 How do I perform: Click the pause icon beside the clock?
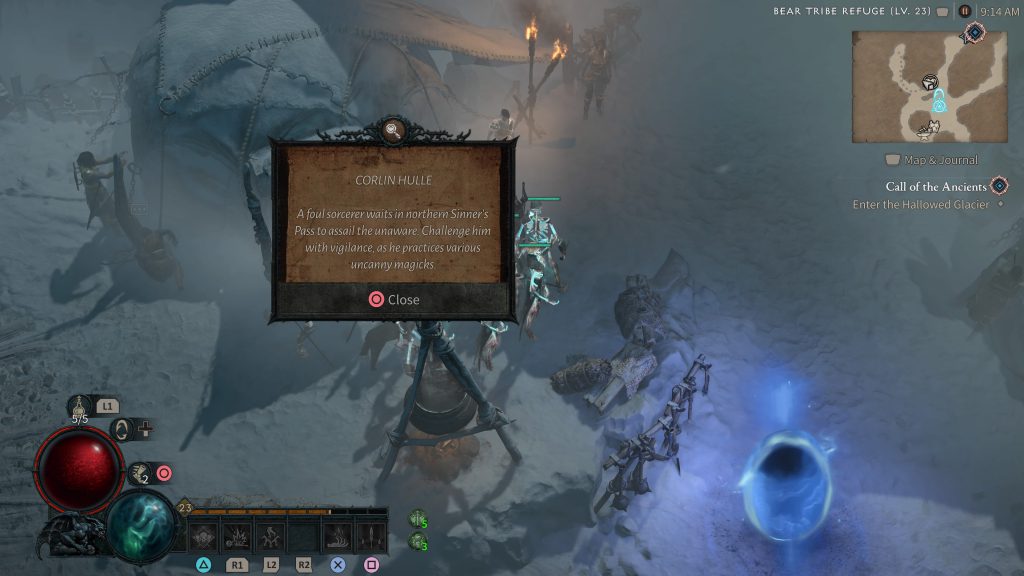[964, 11]
